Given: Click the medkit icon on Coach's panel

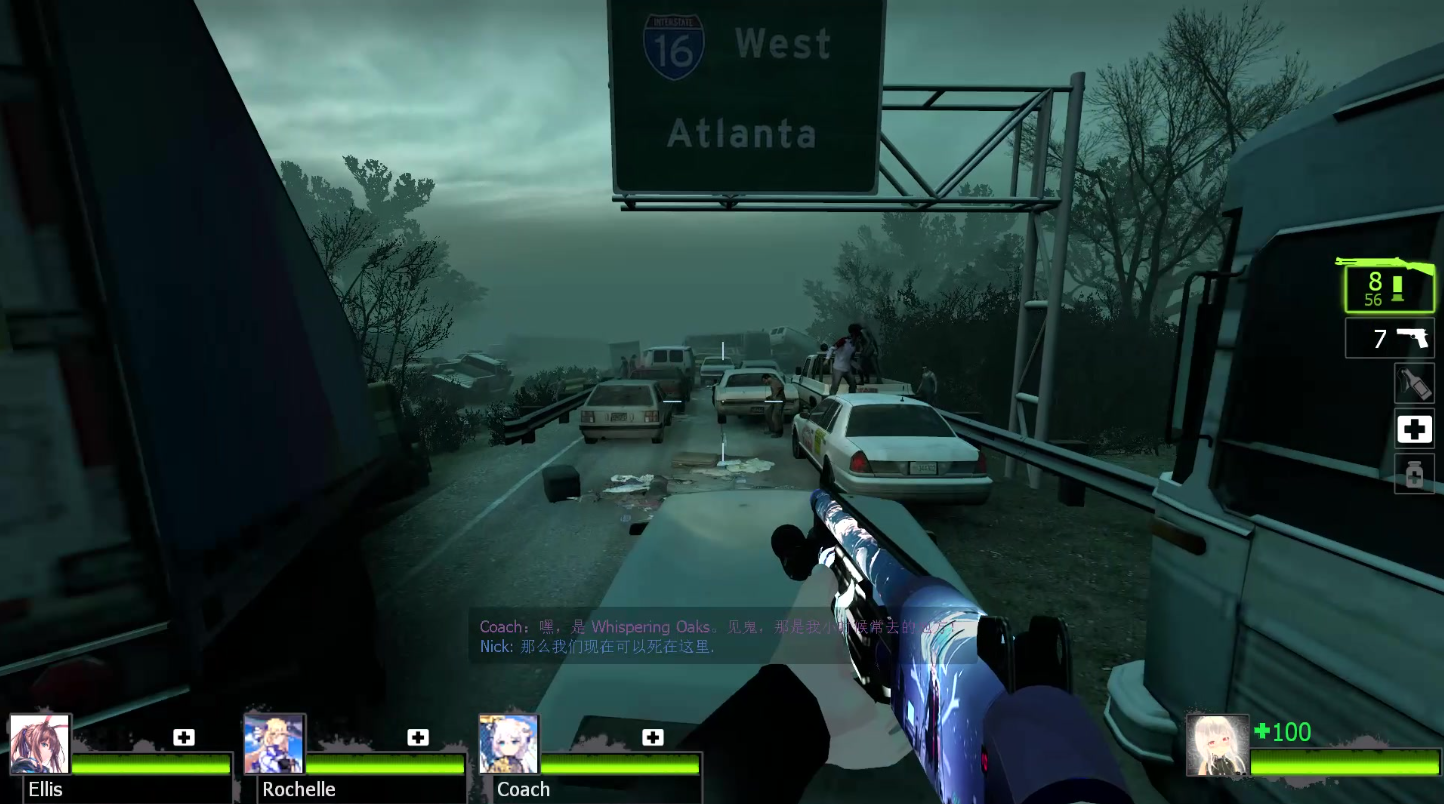Looking at the screenshot, I should pos(653,738).
